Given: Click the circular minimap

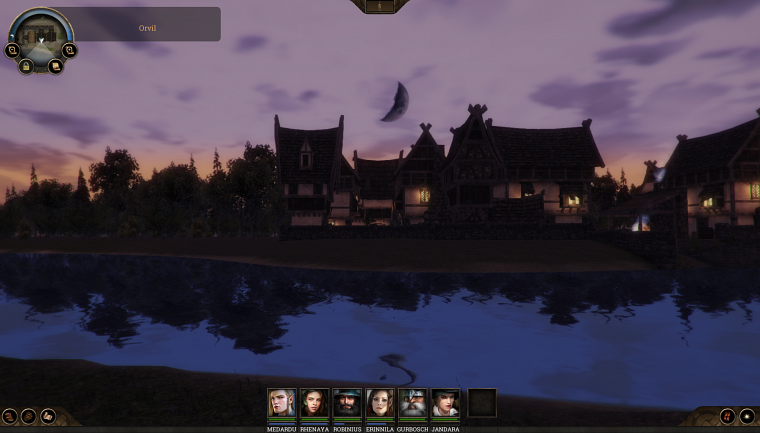Looking at the screenshot, I should (x=40, y=36).
